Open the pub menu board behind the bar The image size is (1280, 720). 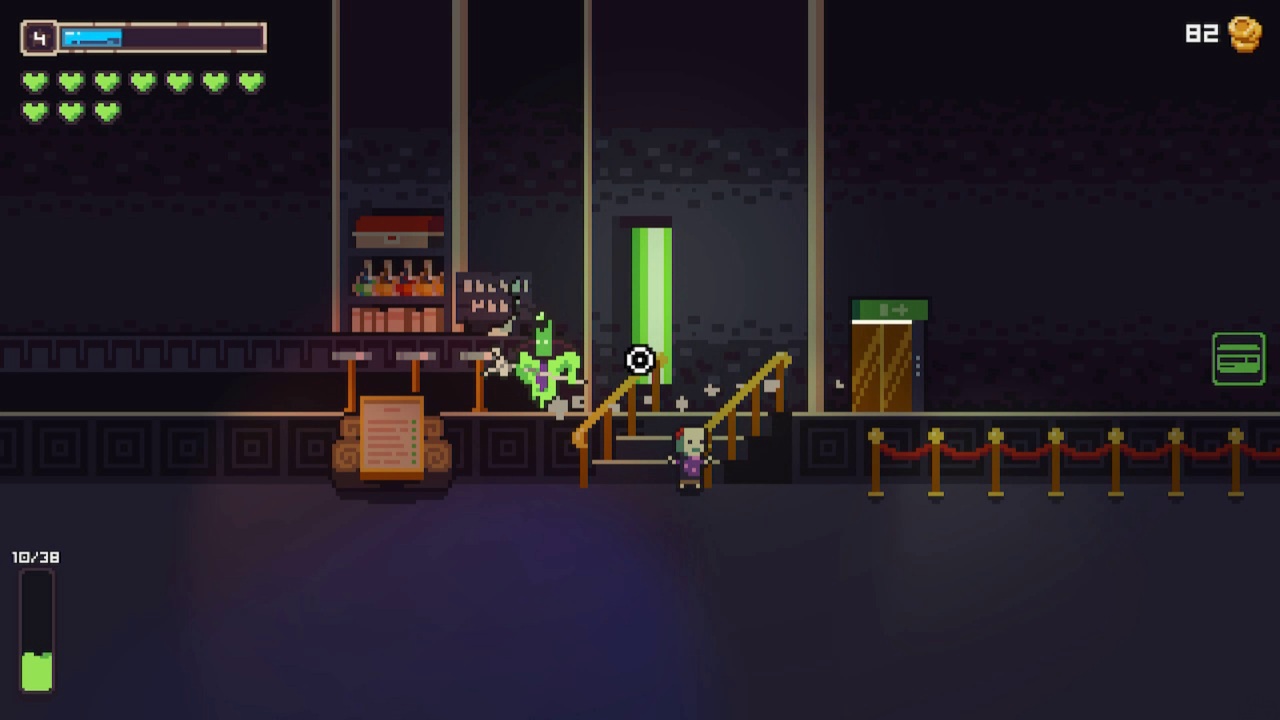click(x=492, y=295)
